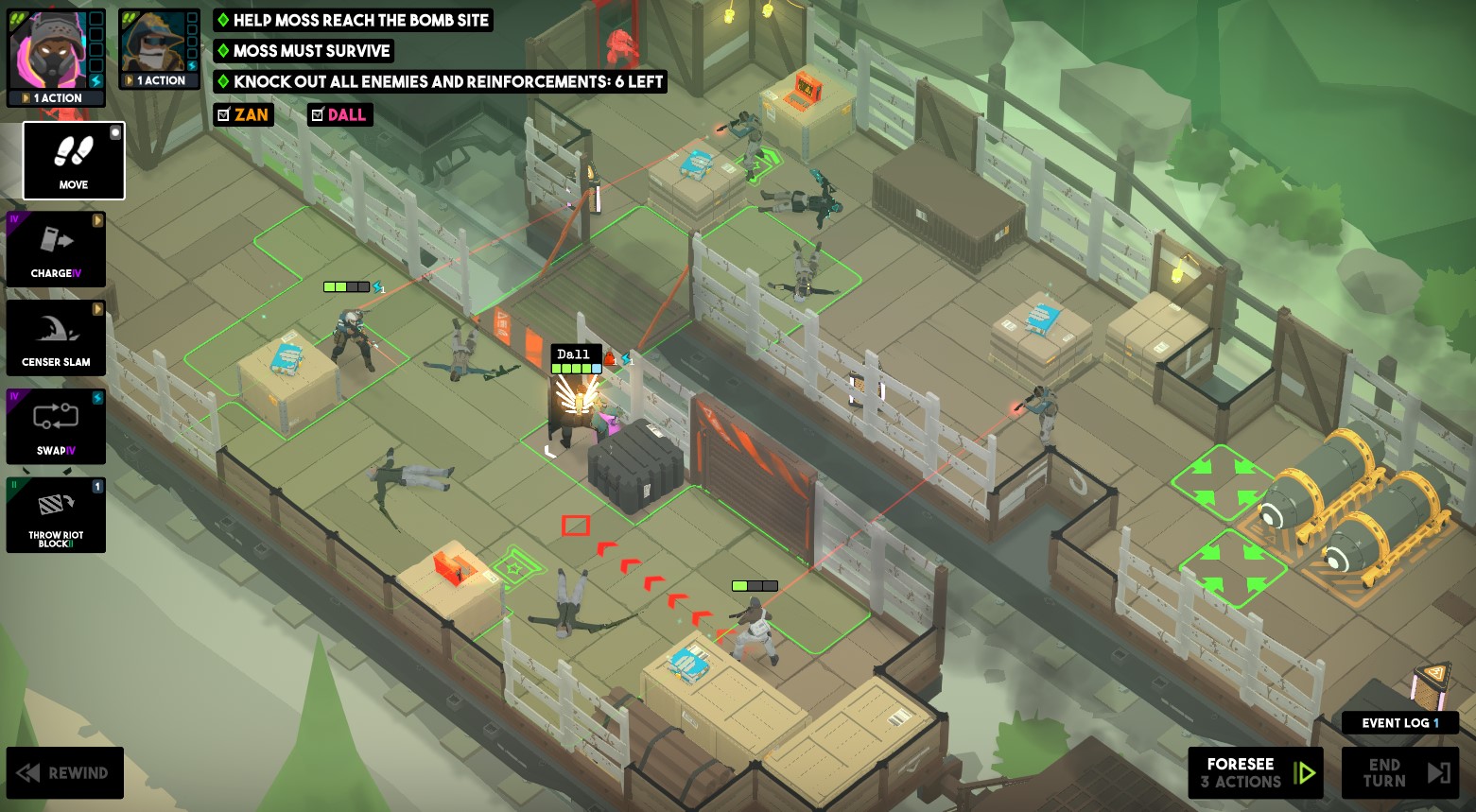This screenshot has height=812, width=1476.
Task: Expand the Event Log 1 panel
Action: pyautogui.click(x=1399, y=723)
